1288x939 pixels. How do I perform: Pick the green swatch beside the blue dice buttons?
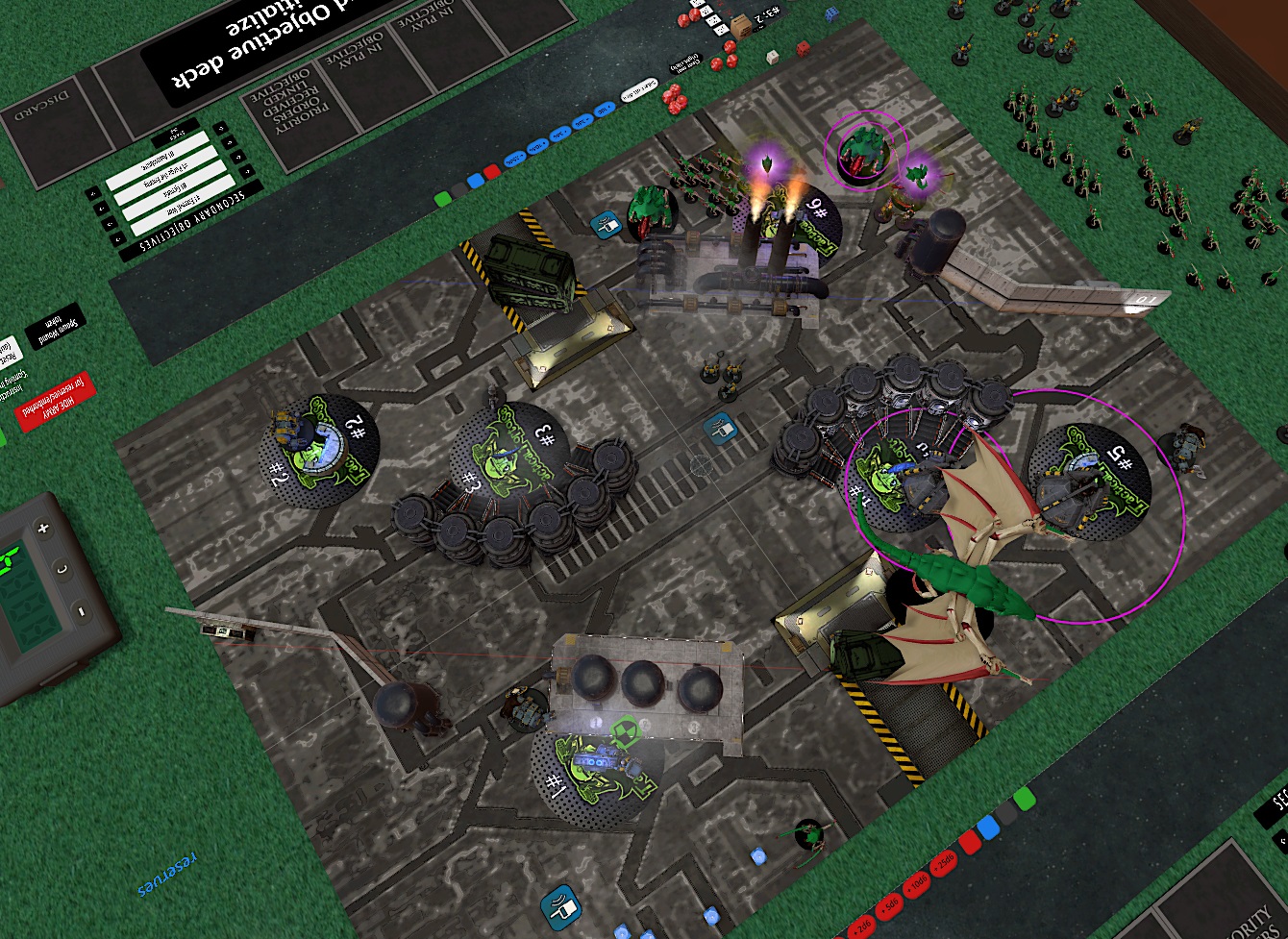coord(443,198)
